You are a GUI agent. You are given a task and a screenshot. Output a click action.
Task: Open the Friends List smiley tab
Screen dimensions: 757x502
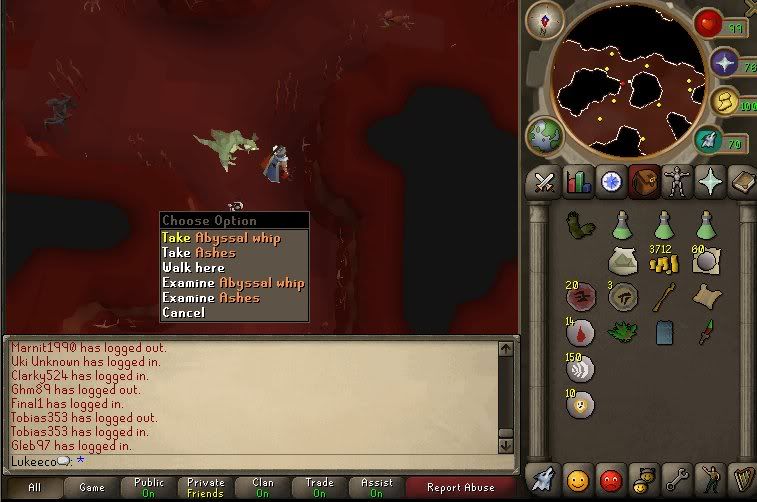[x=578, y=478]
